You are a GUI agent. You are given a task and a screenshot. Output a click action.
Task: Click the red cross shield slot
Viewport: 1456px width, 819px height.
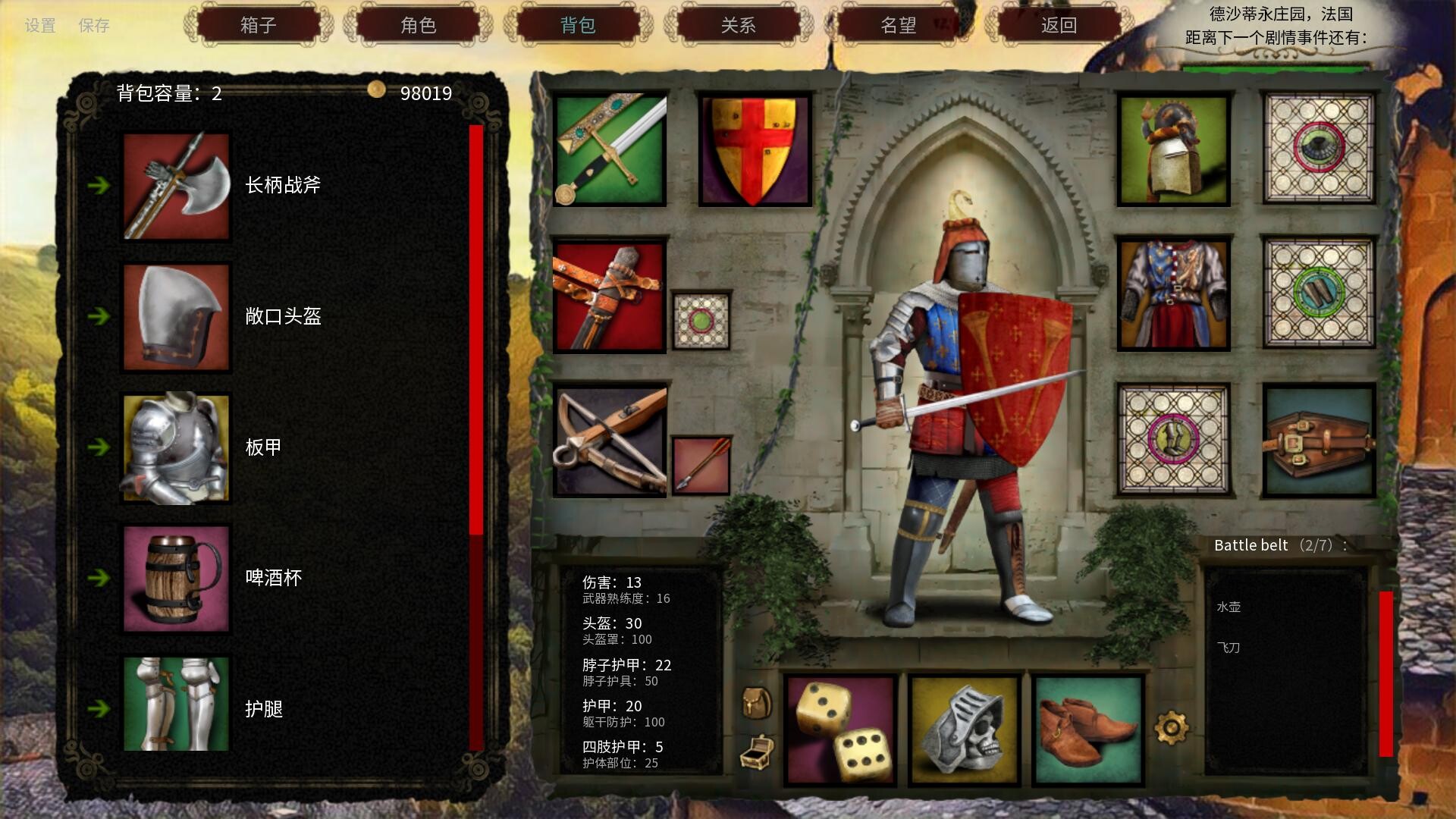(753, 149)
